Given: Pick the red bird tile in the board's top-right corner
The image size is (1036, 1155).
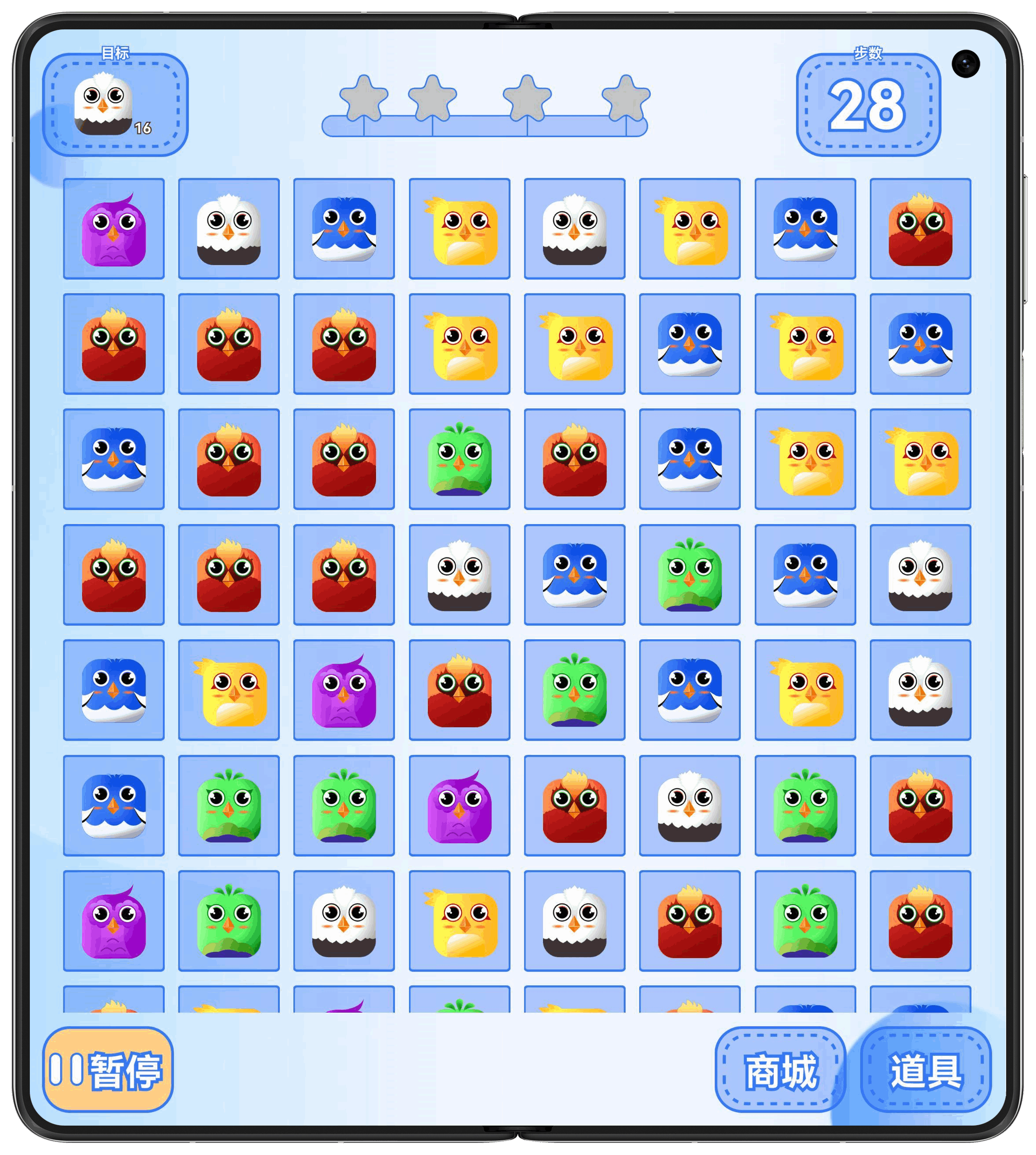Looking at the screenshot, I should pos(920,229).
